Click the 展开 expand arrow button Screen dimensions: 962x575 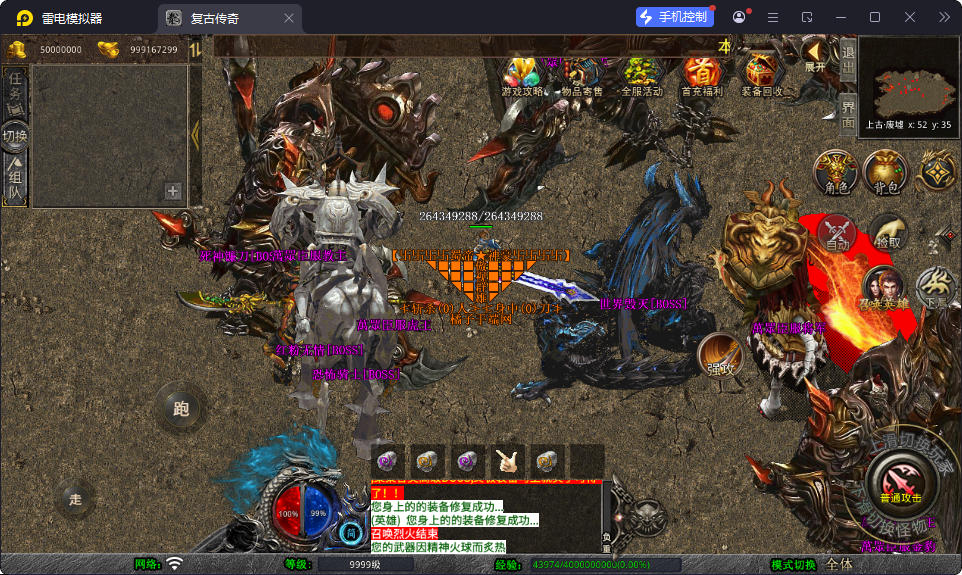tap(815, 54)
